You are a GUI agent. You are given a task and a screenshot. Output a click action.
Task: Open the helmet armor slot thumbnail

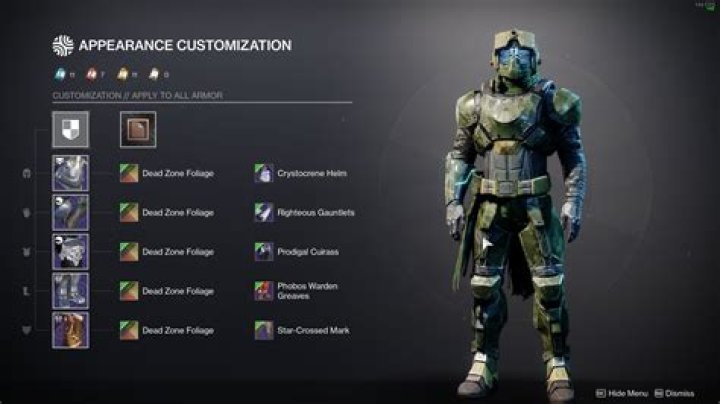tap(71, 173)
